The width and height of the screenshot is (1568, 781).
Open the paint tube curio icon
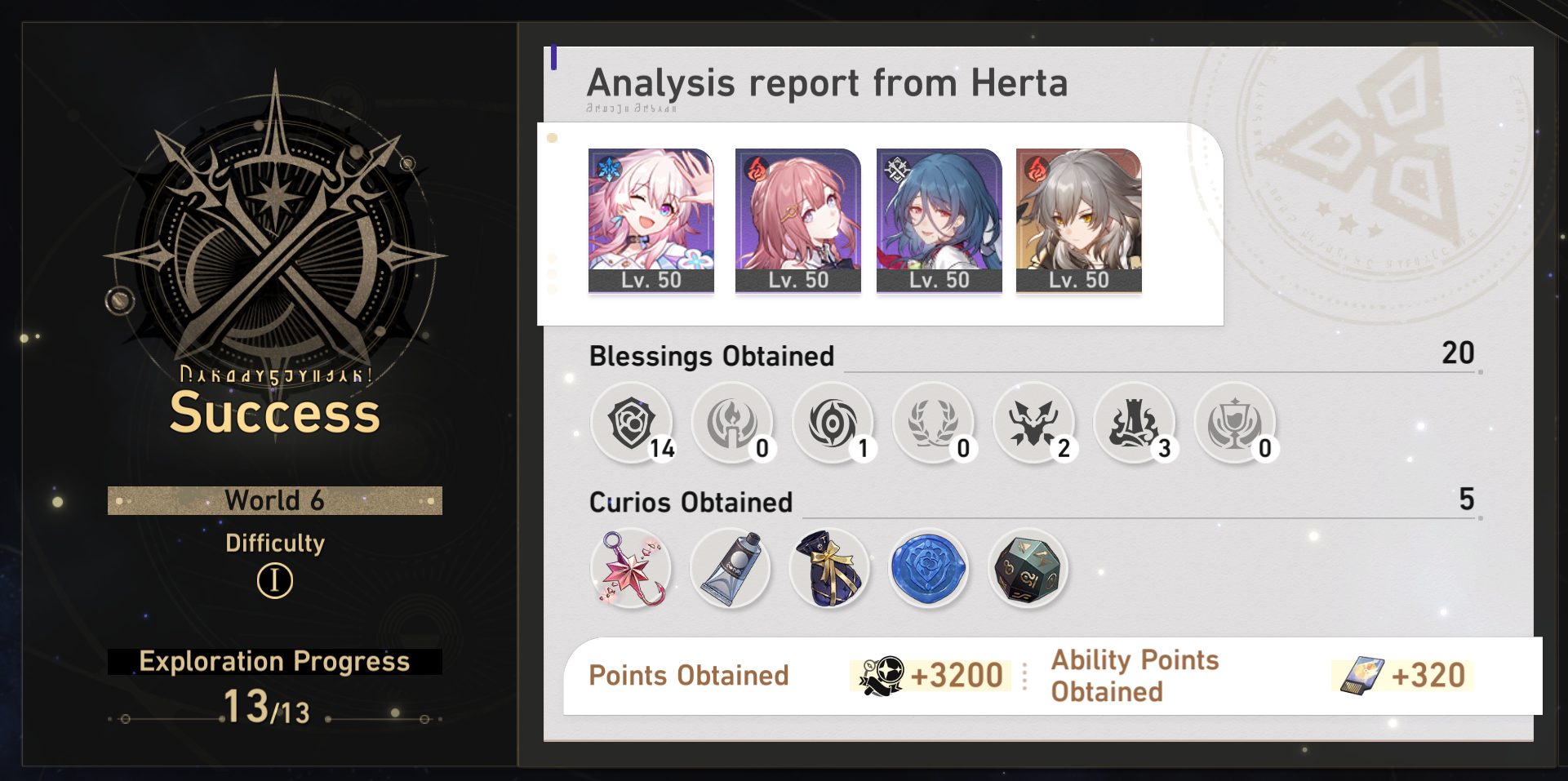click(x=730, y=569)
